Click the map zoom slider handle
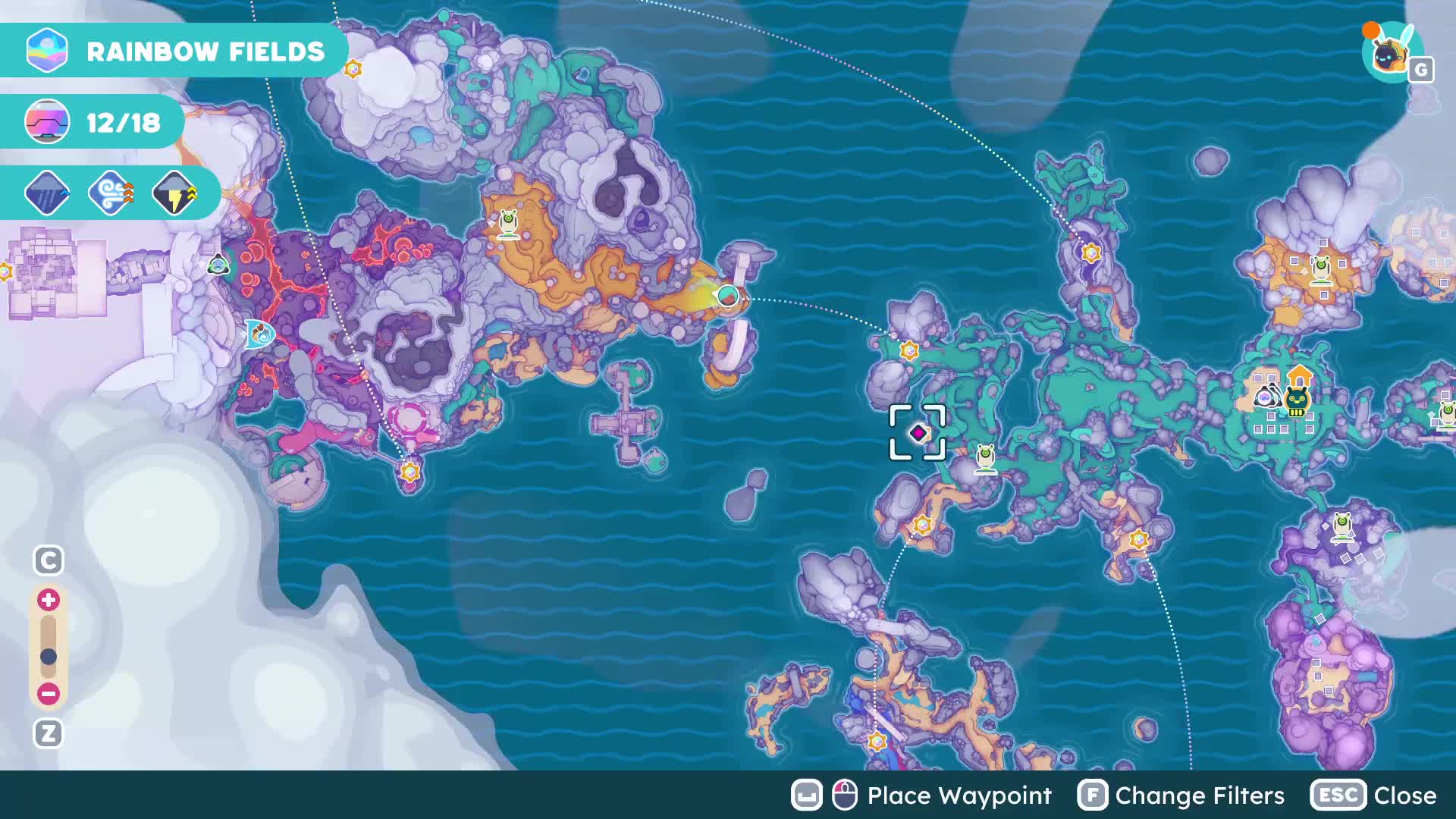Screen dimensions: 1456x819 pos(49,656)
